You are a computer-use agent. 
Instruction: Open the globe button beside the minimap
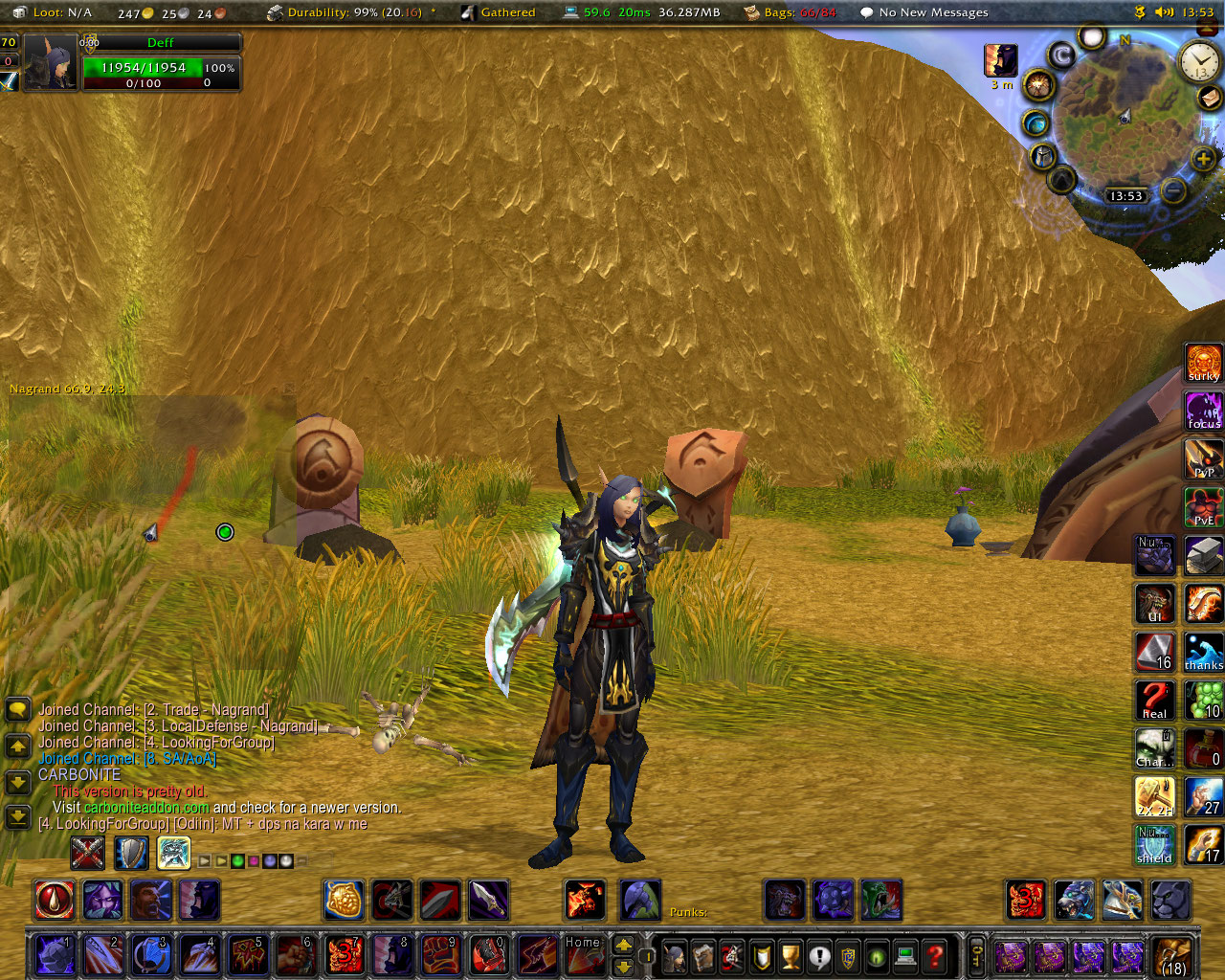point(1036,123)
